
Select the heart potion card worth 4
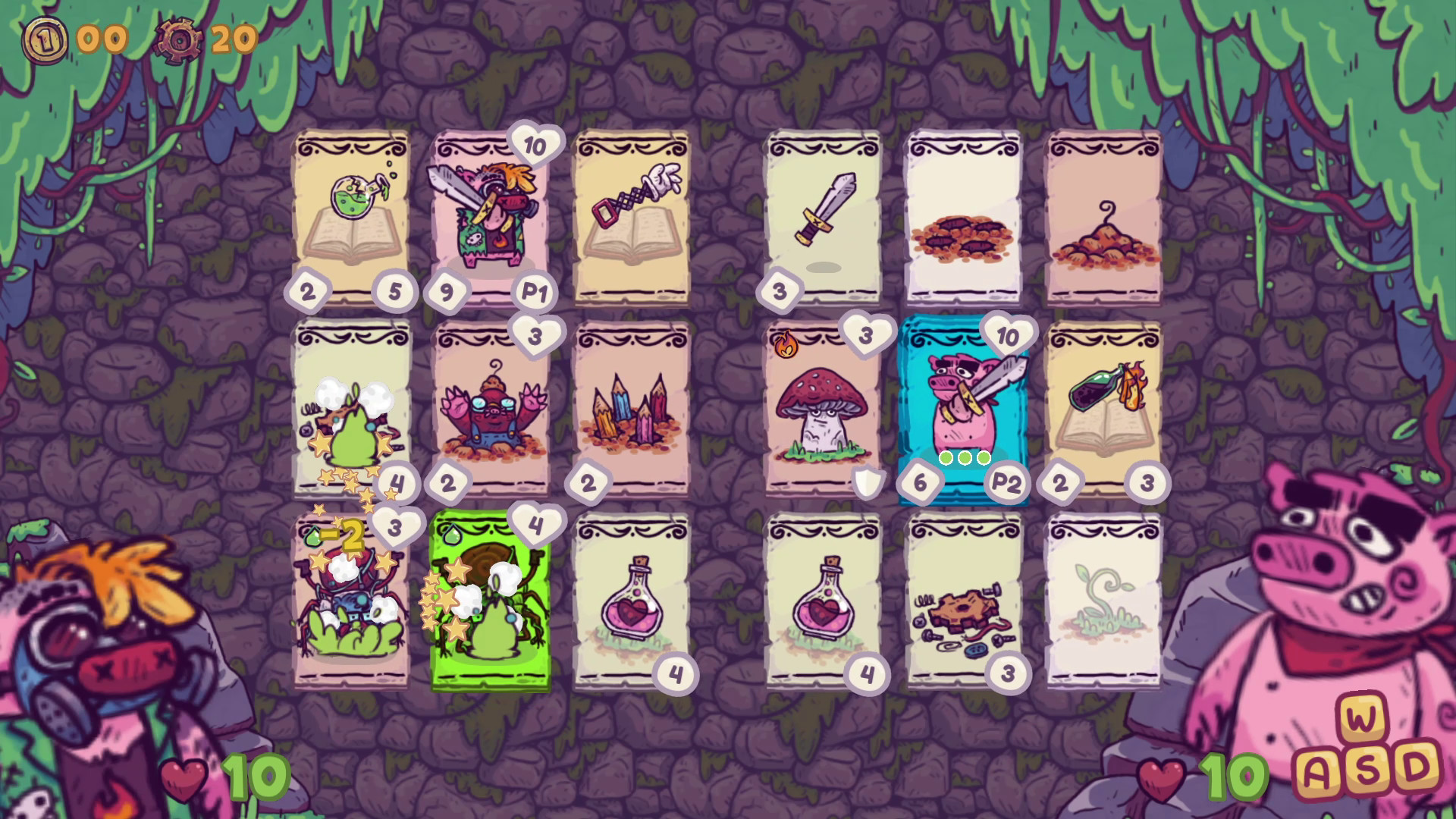(x=635, y=599)
